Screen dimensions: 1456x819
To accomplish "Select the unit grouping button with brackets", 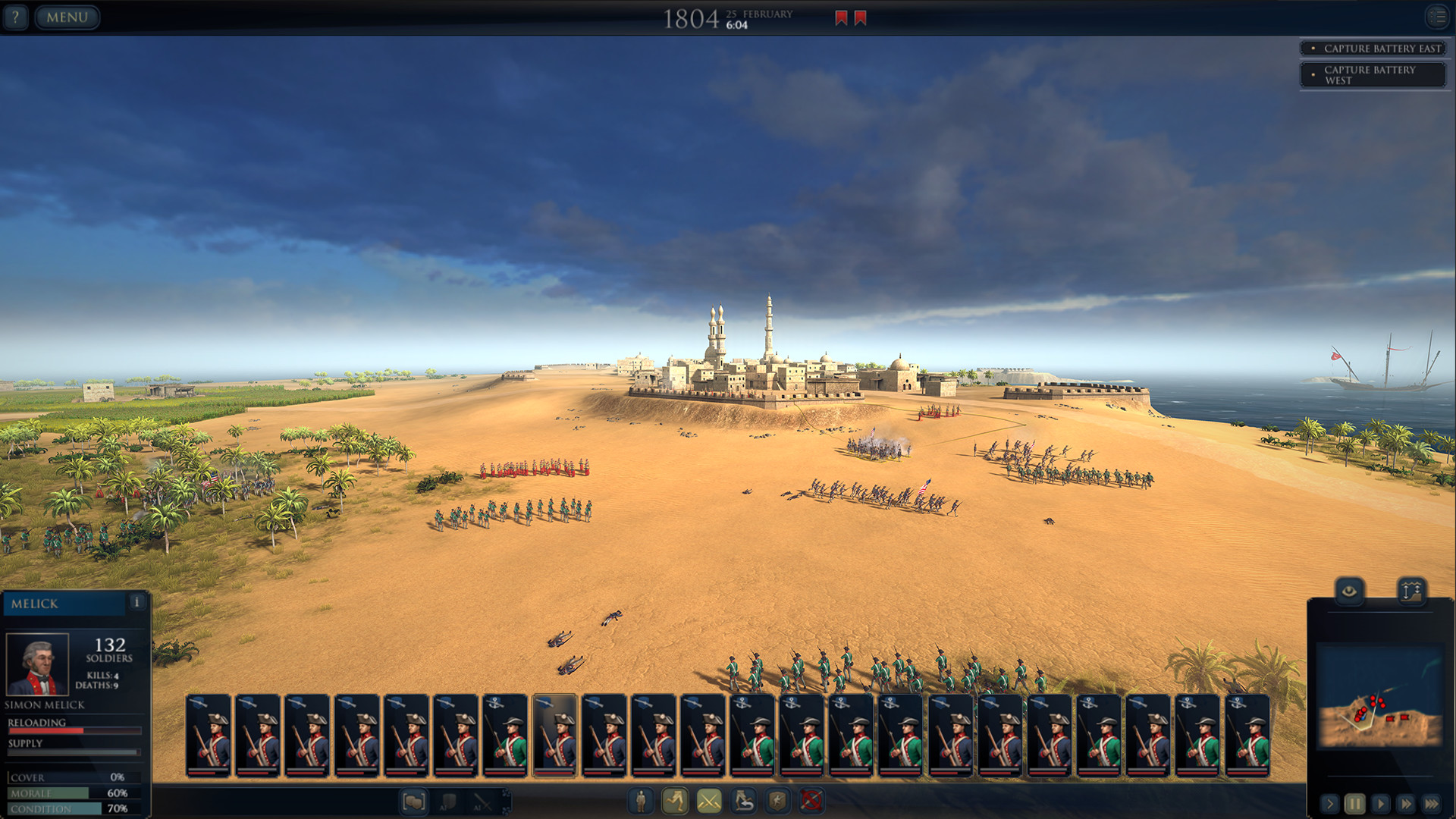I will pyautogui.click(x=414, y=801).
